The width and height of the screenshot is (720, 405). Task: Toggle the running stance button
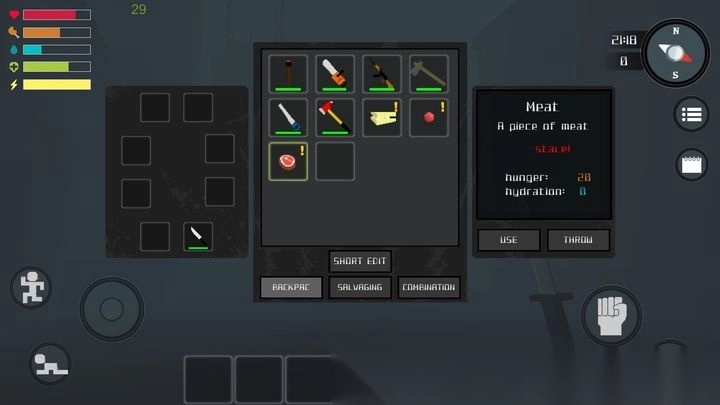coord(32,287)
